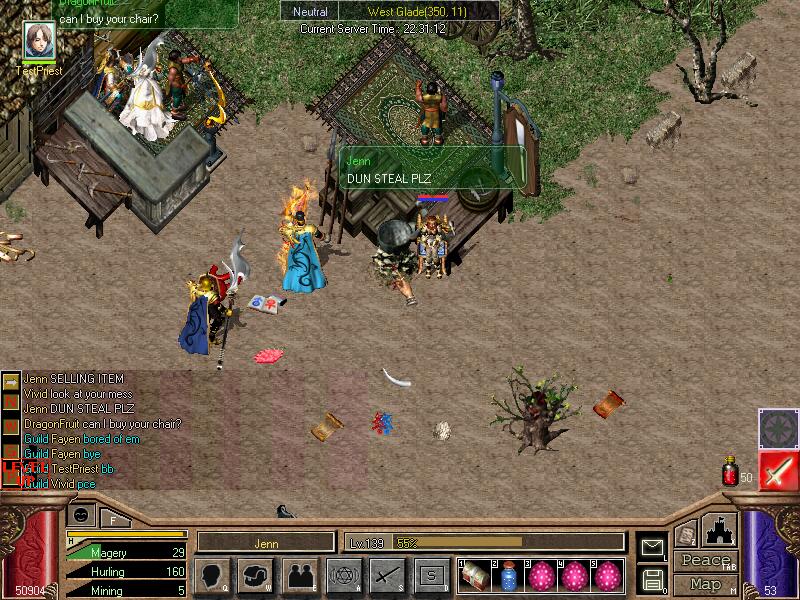Open the mail envelope icon
Screen dimensions: 800x600
(652, 547)
